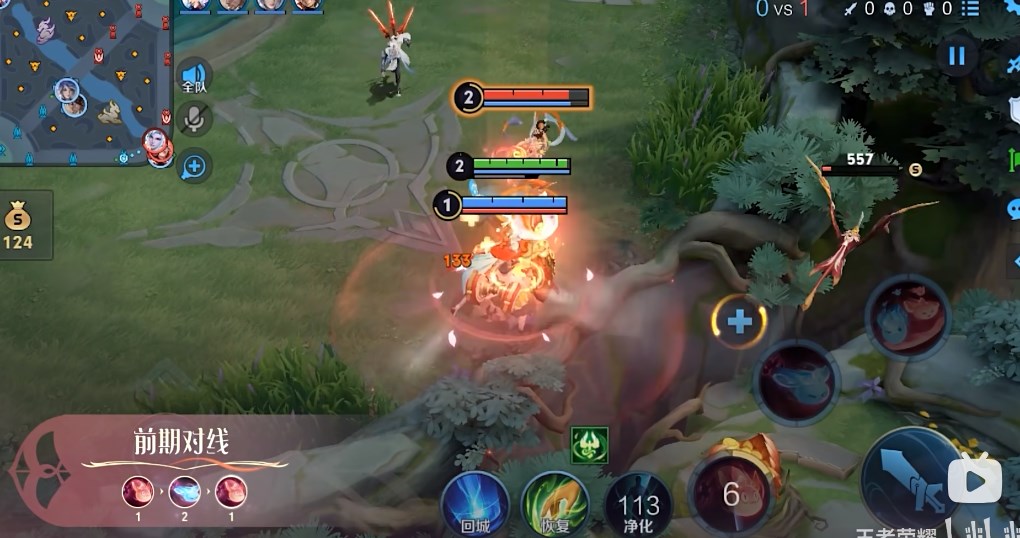Buy the recommended green equipment item
1020x538 pixels.
click(589, 445)
